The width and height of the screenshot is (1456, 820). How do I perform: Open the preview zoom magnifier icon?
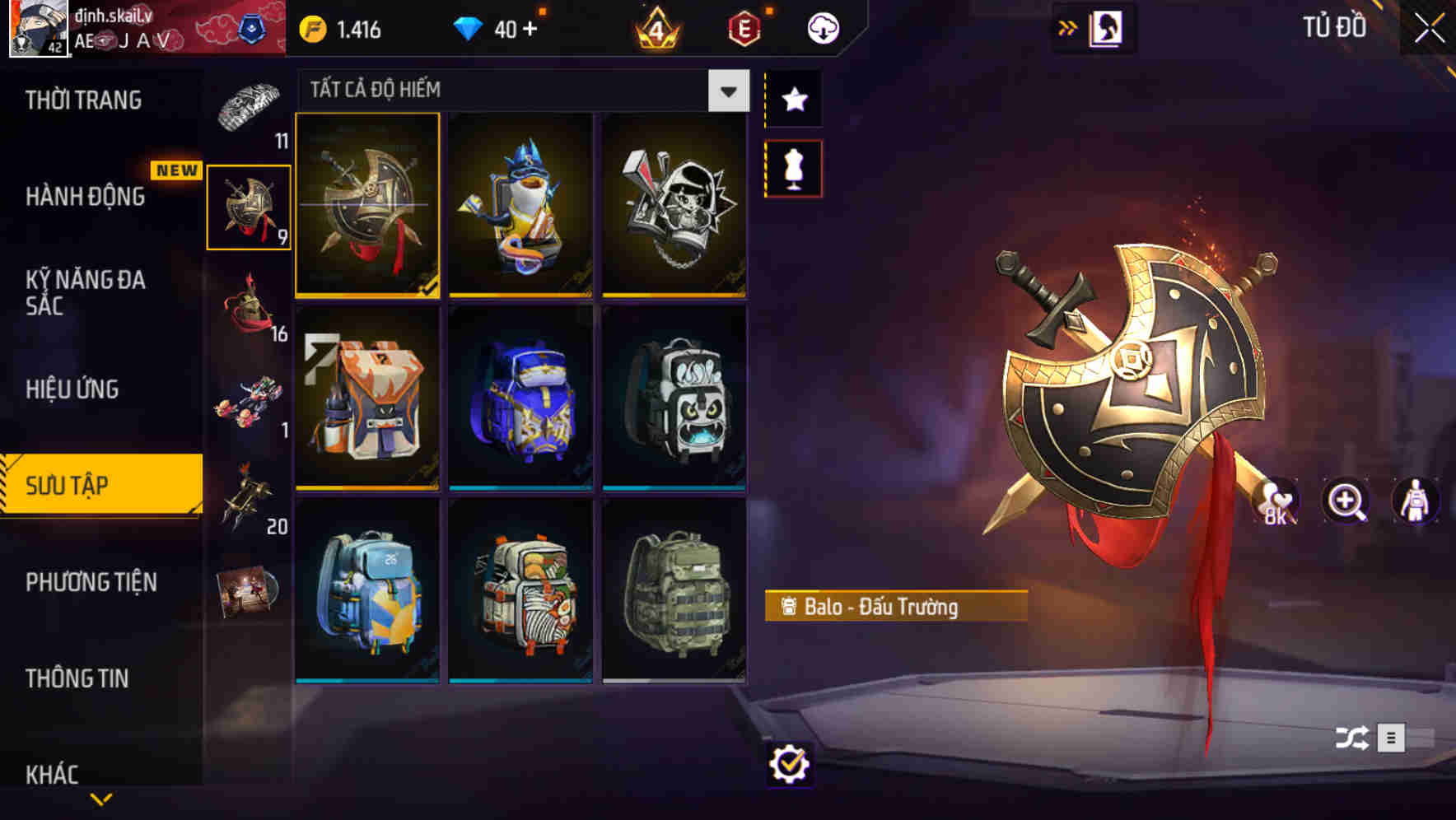coord(1344,501)
